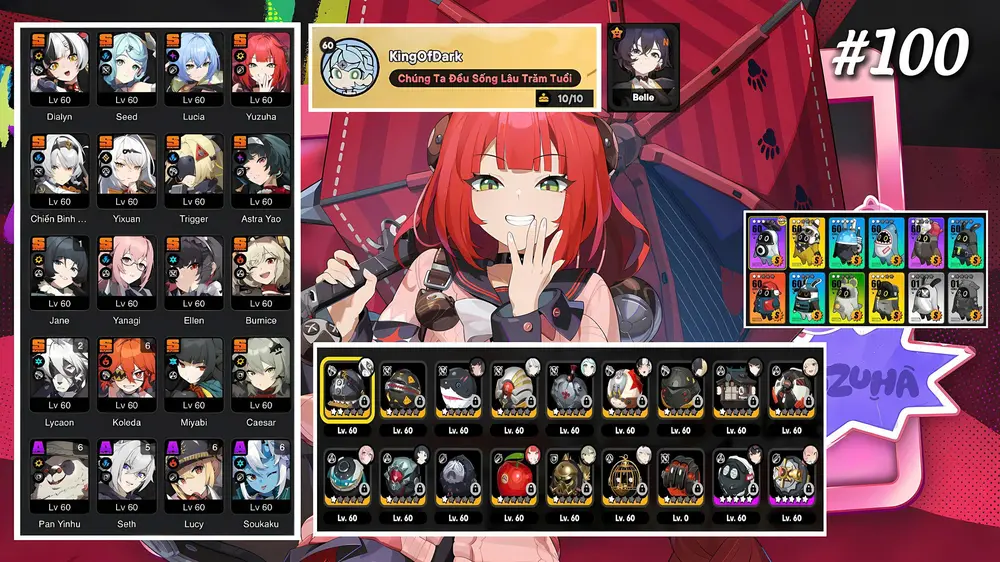Viewport: 1000px width, 562px height.
Task: Open the KingOfDark player profile card
Action: (455, 67)
